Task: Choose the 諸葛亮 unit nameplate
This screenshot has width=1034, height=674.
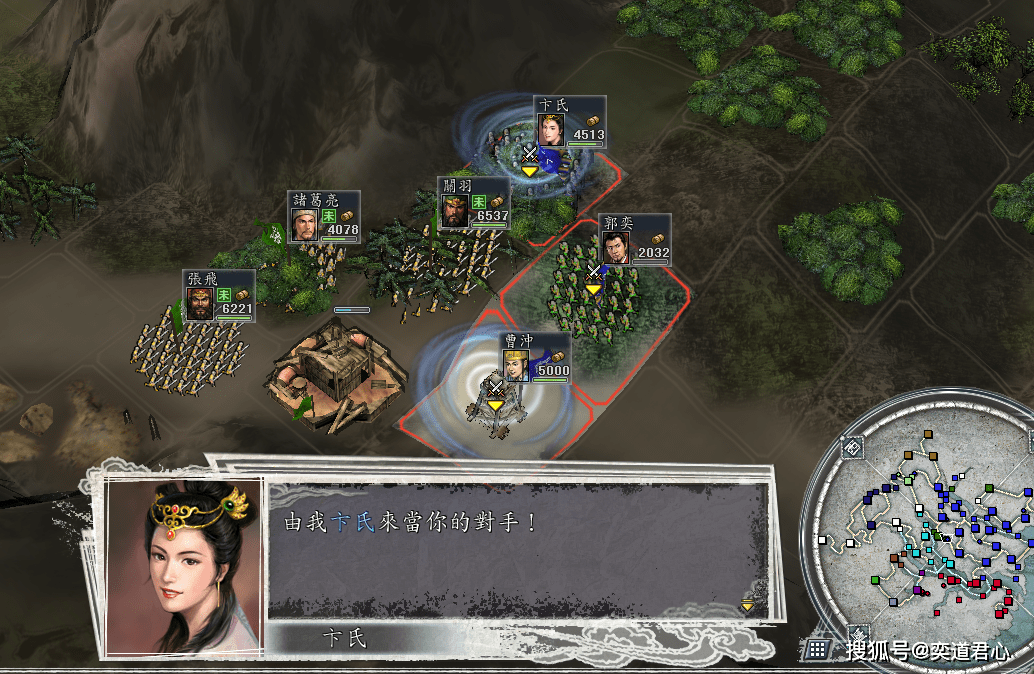Action: [323, 217]
